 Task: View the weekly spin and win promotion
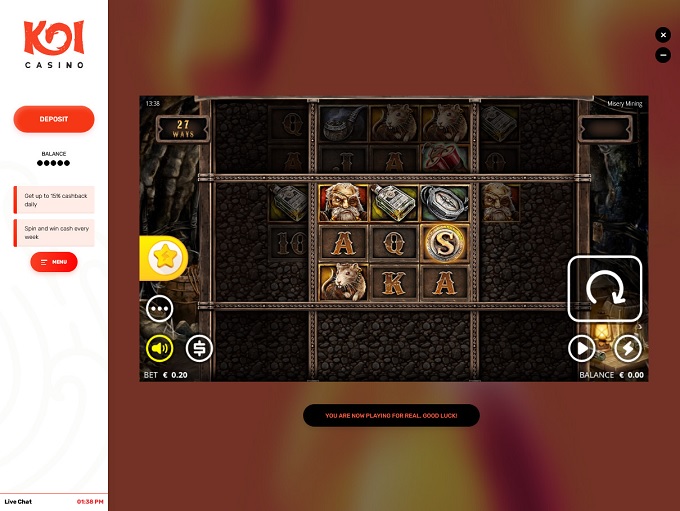(x=54, y=230)
